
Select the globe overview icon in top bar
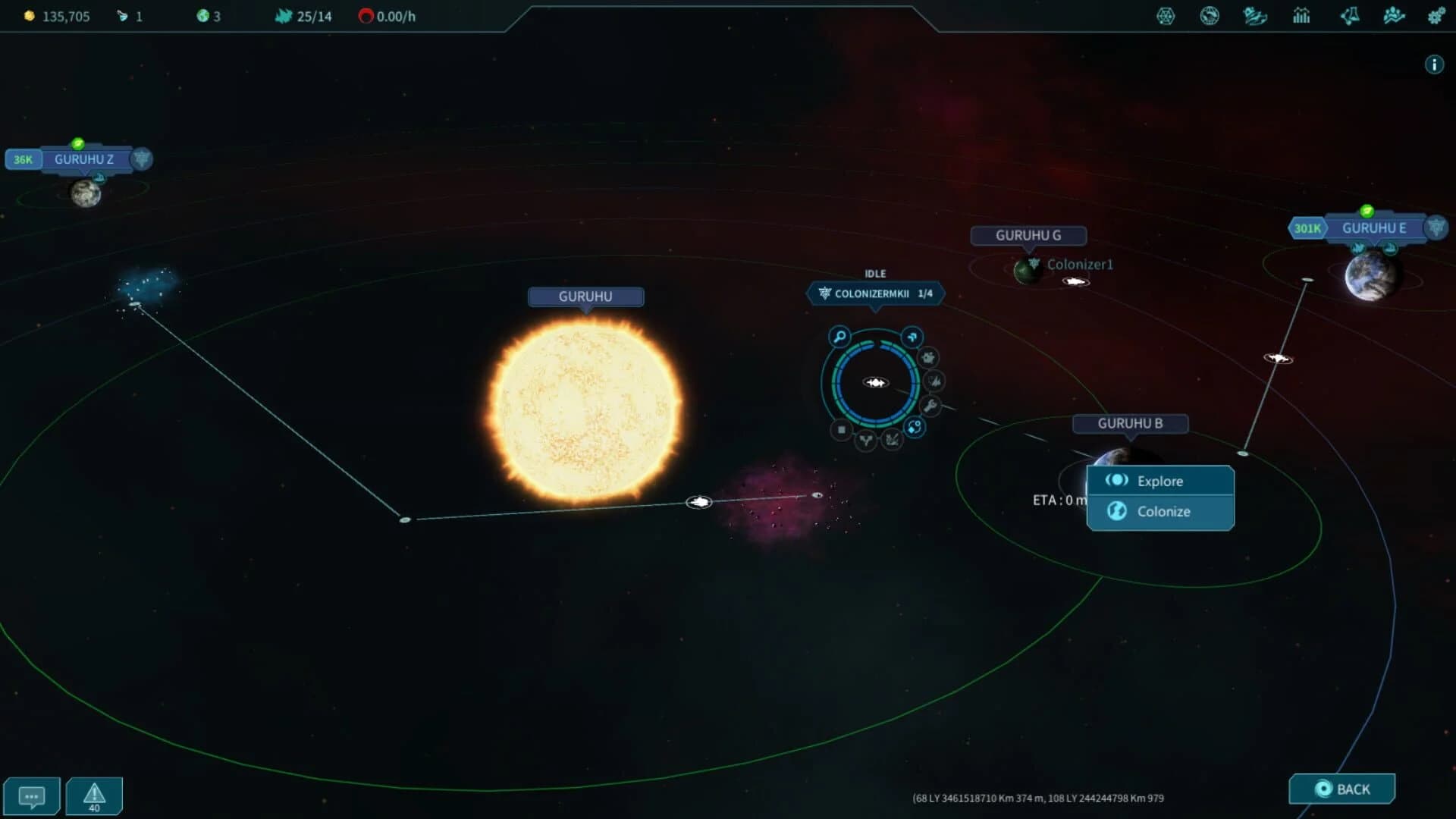point(1210,16)
